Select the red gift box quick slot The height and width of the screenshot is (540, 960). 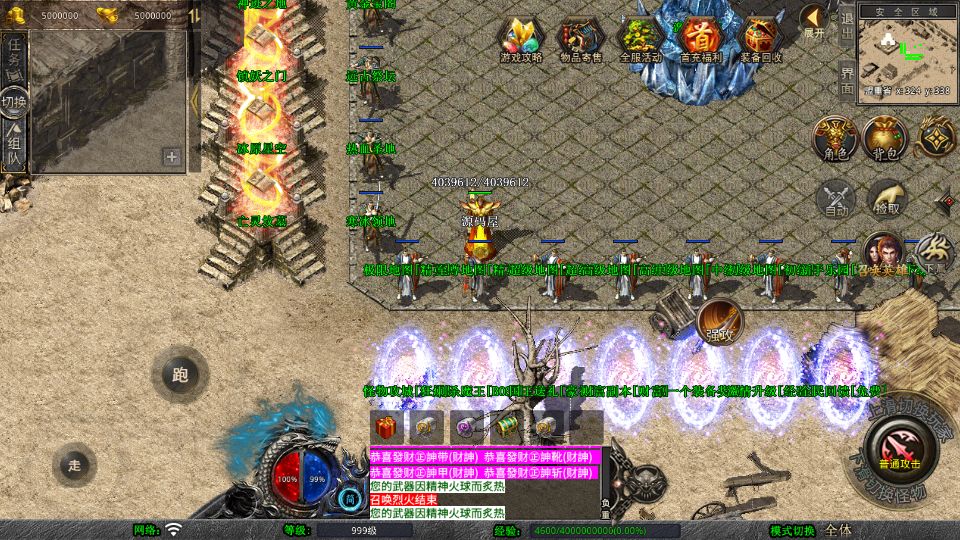[385, 426]
